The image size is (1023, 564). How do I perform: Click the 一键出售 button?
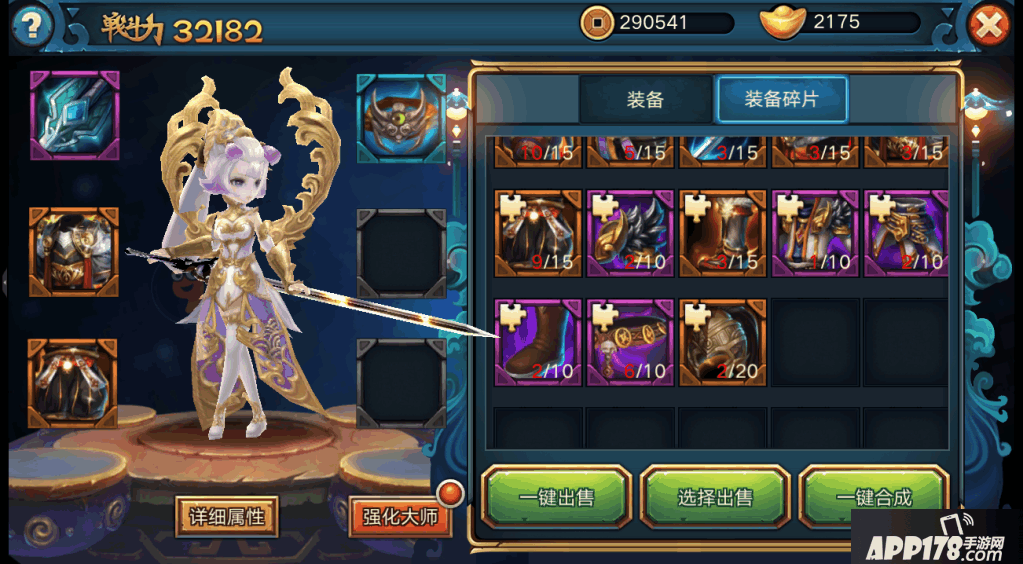point(557,497)
